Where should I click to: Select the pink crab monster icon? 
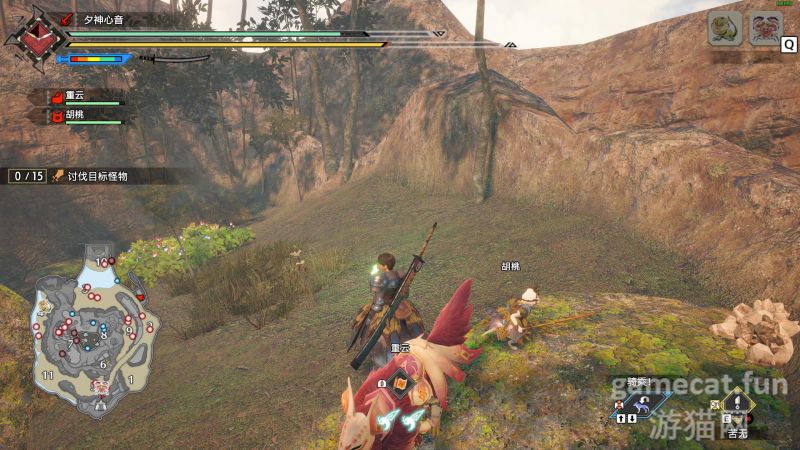pos(765,29)
